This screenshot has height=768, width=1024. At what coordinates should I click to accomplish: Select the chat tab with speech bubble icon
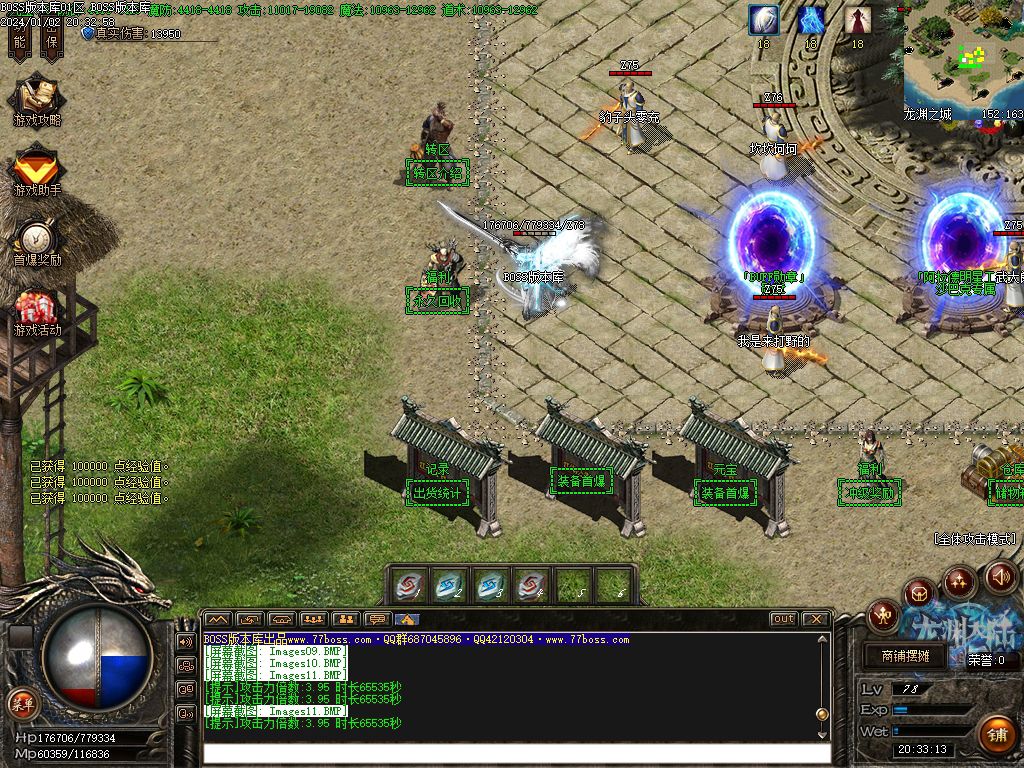(377, 619)
